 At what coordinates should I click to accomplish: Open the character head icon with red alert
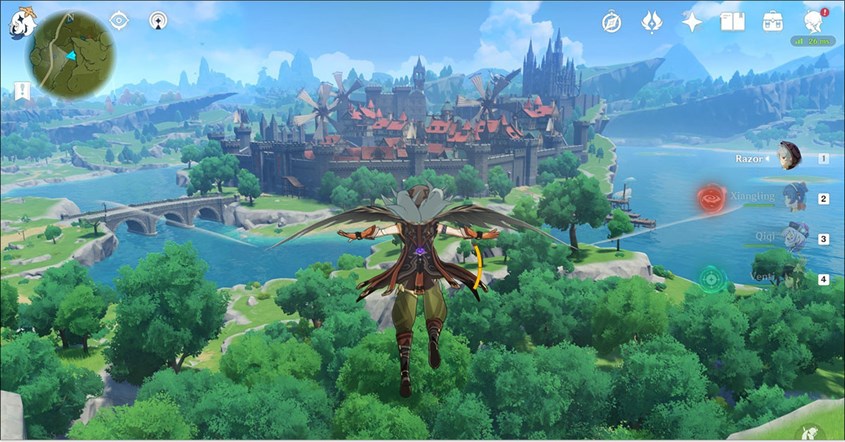point(812,21)
